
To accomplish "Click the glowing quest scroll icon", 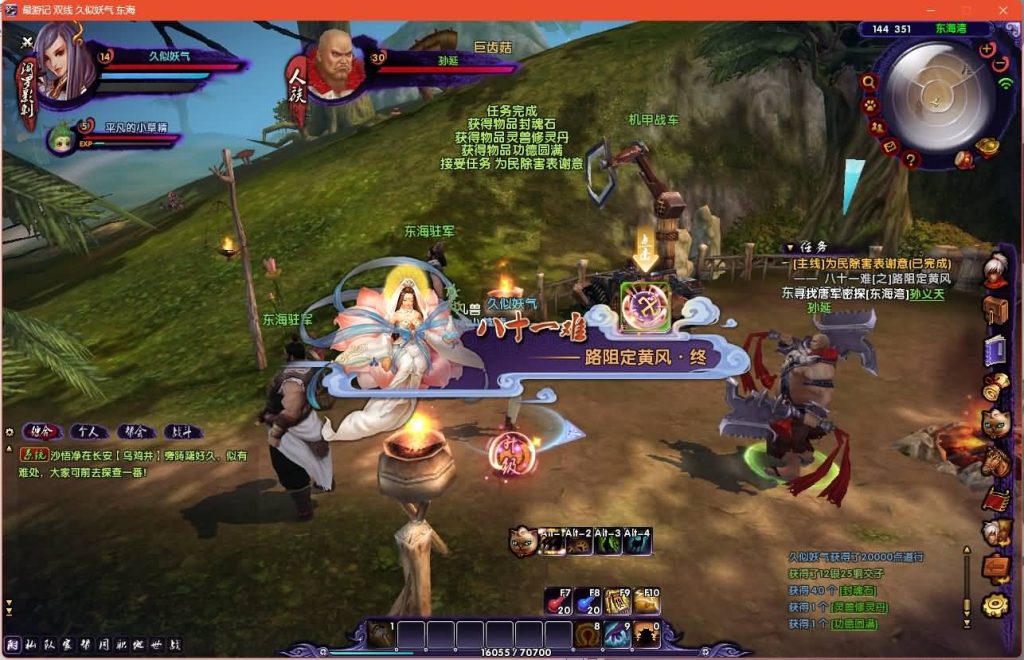I will 644,306.
